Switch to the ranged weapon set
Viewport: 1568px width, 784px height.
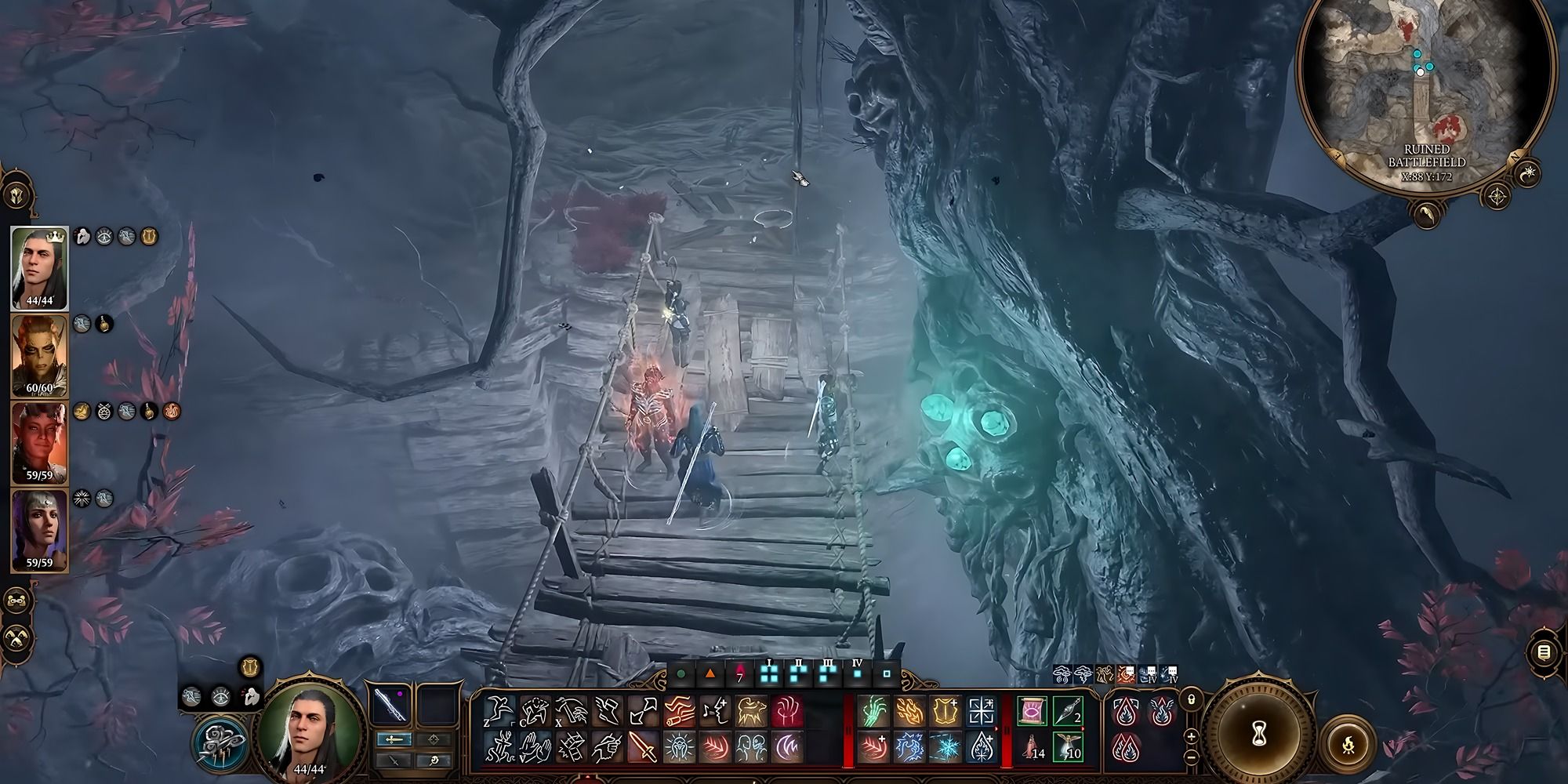[434, 739]
